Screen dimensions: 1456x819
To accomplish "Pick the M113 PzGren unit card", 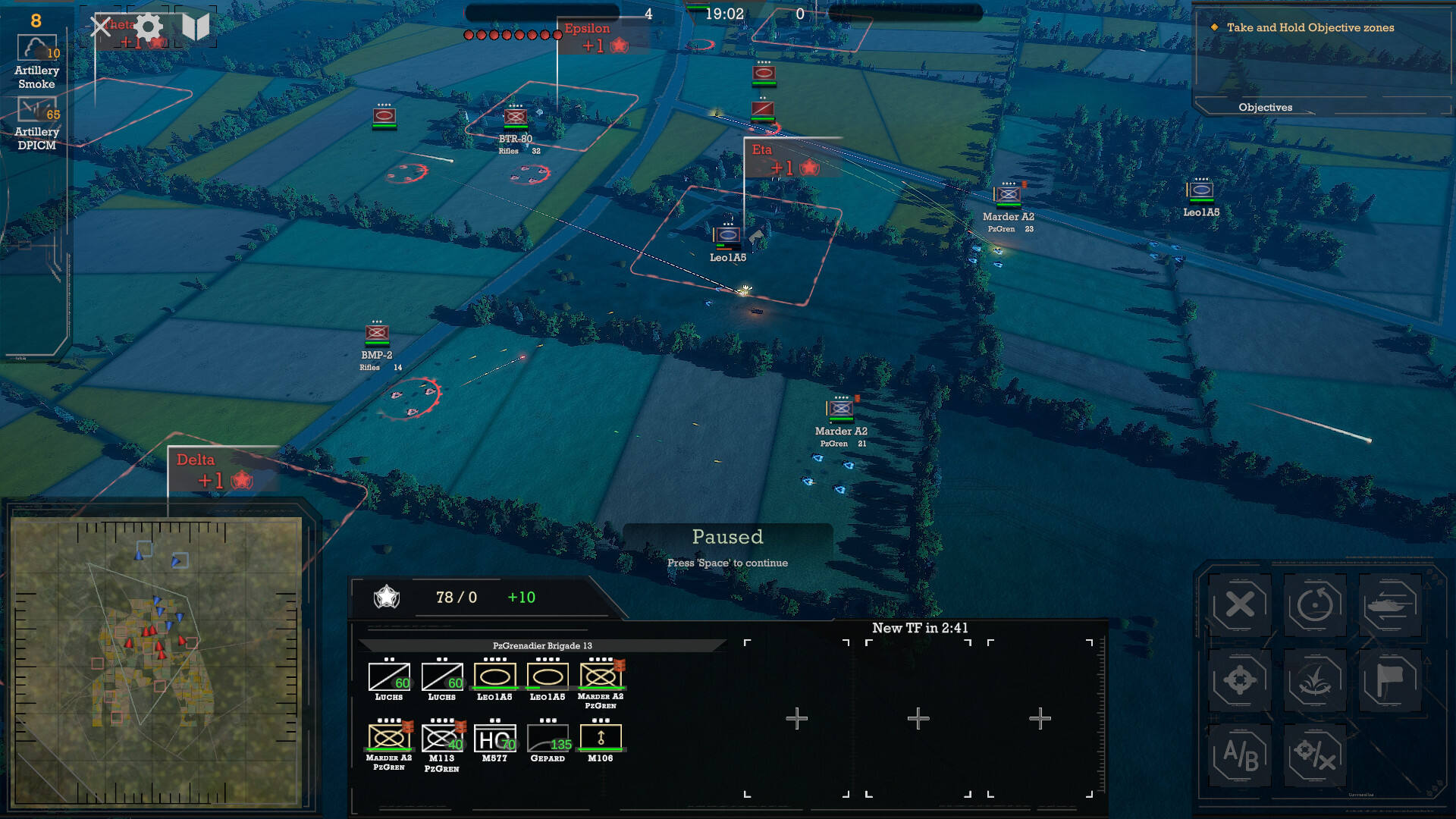I will point(442,739).
